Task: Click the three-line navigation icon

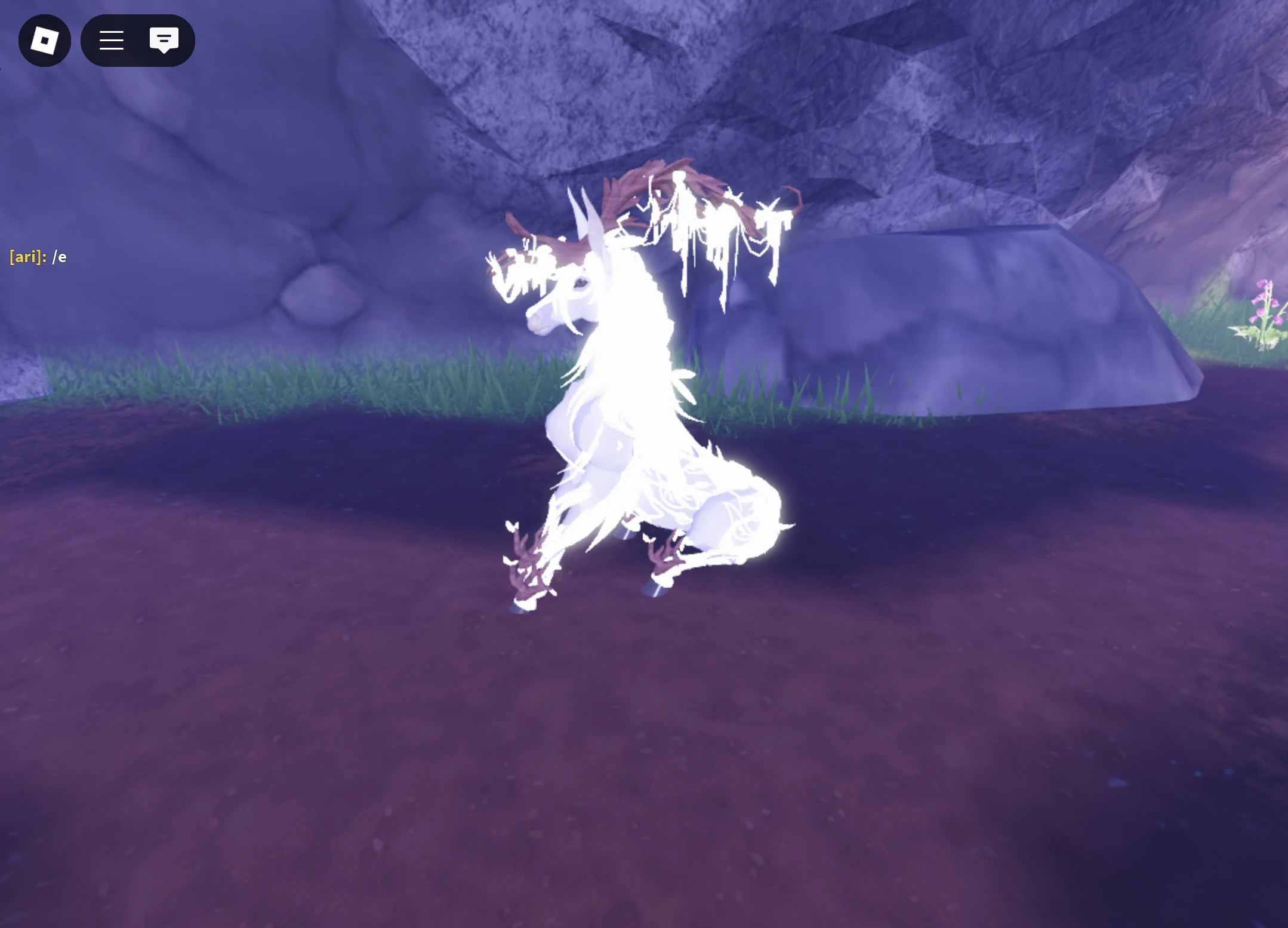Action: click(x=112, y=40)
